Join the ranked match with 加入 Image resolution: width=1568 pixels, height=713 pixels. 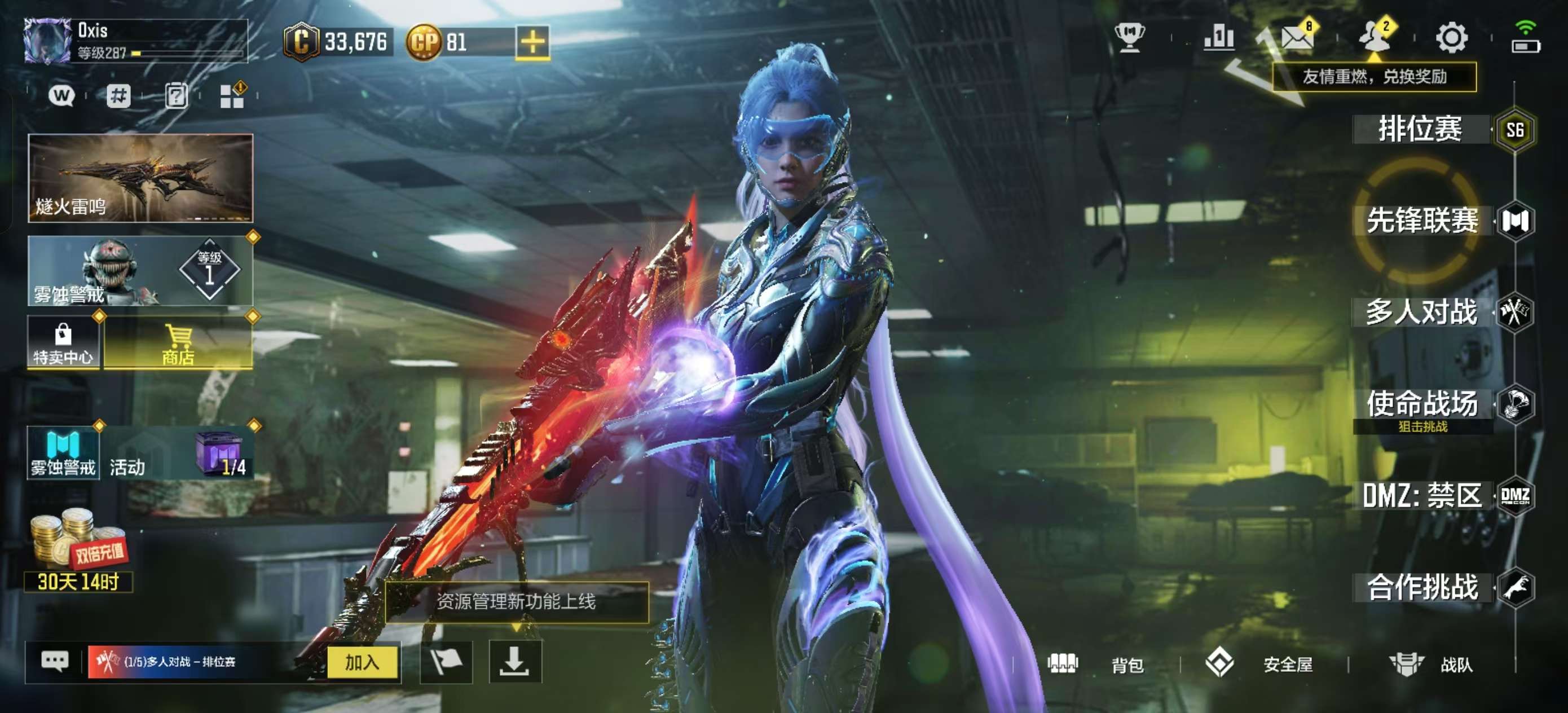pos(362,662)
